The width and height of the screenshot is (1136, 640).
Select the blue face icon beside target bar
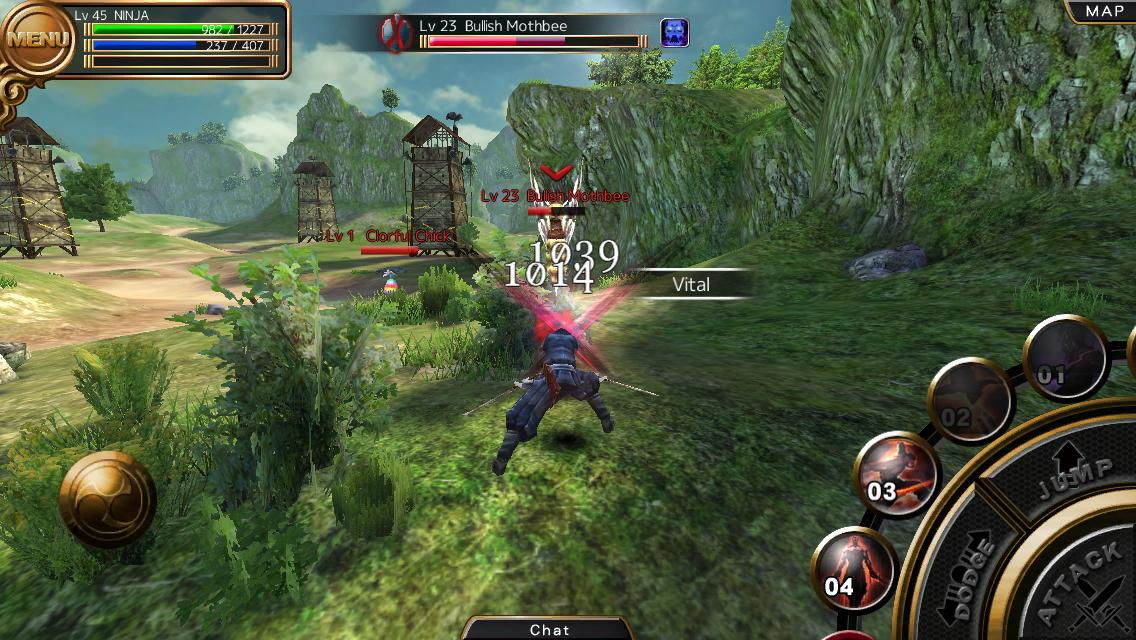coord(674,33)
